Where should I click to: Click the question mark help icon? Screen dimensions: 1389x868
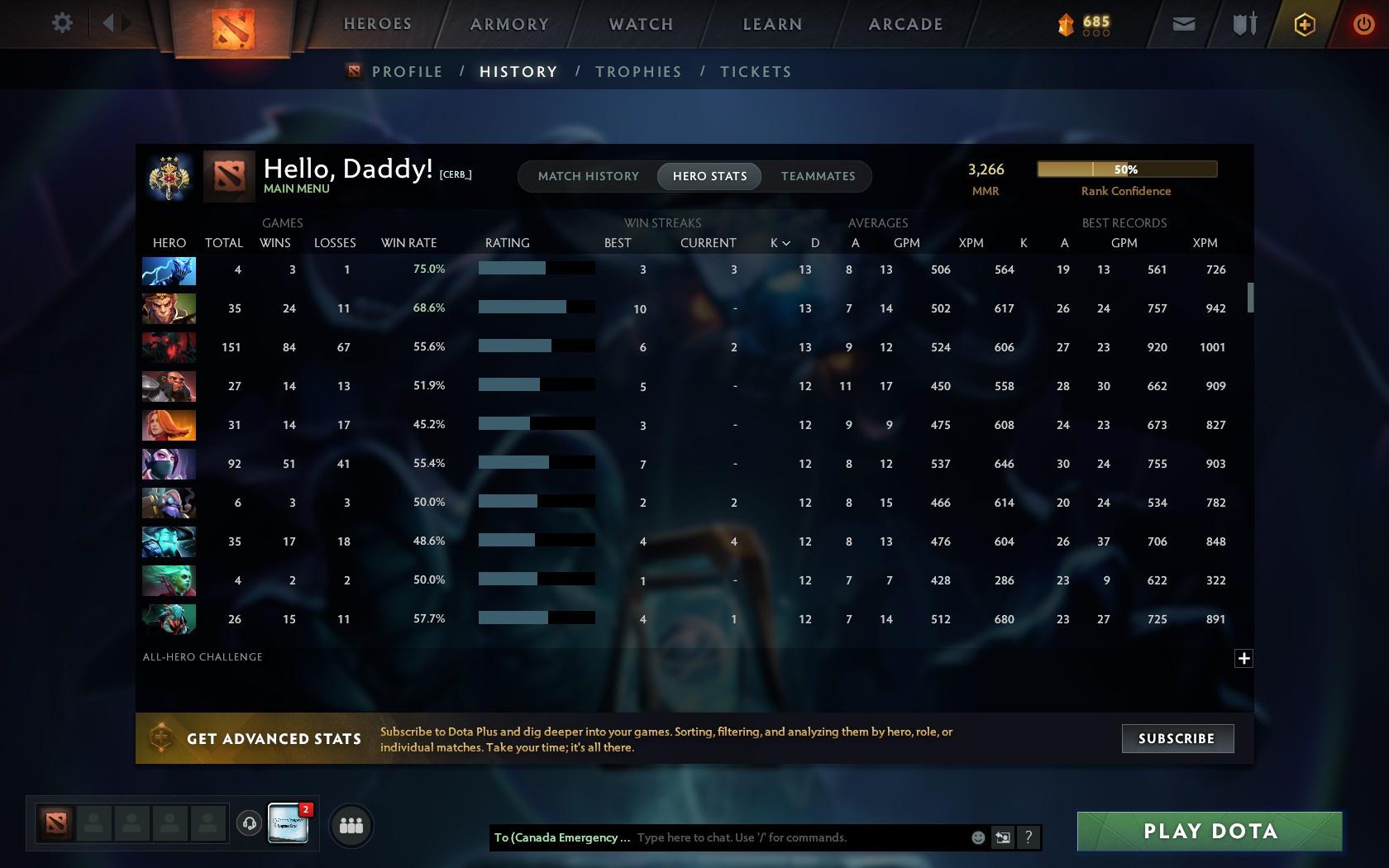point(1028,837)
